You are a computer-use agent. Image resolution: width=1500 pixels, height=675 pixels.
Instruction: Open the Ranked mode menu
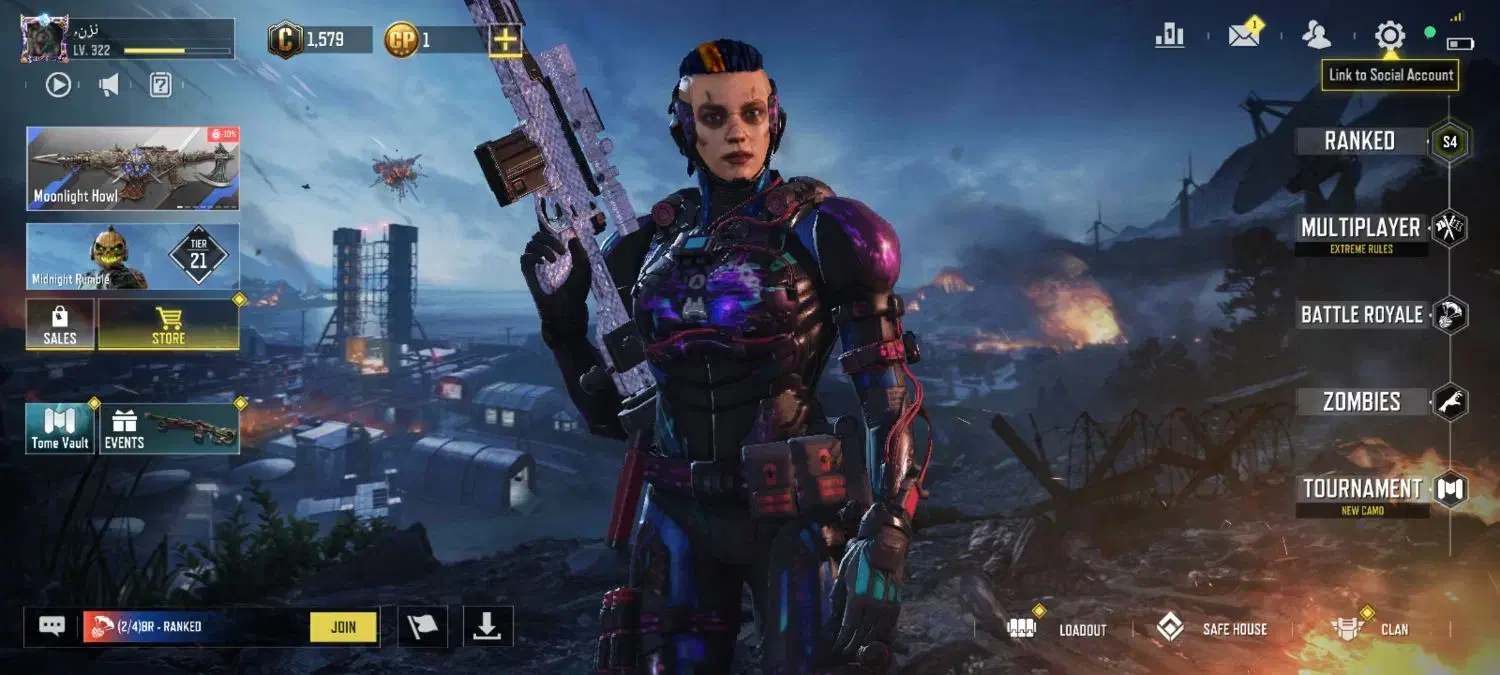(1360, 141)
